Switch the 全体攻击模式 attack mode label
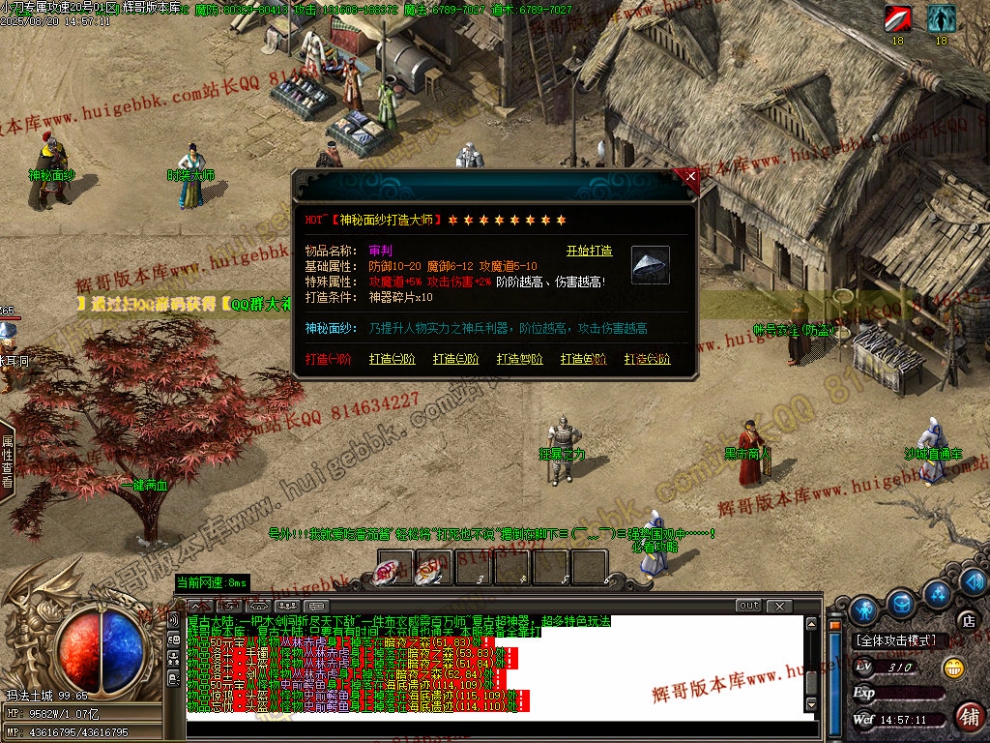Screen dimensions: 990x743 894,641
